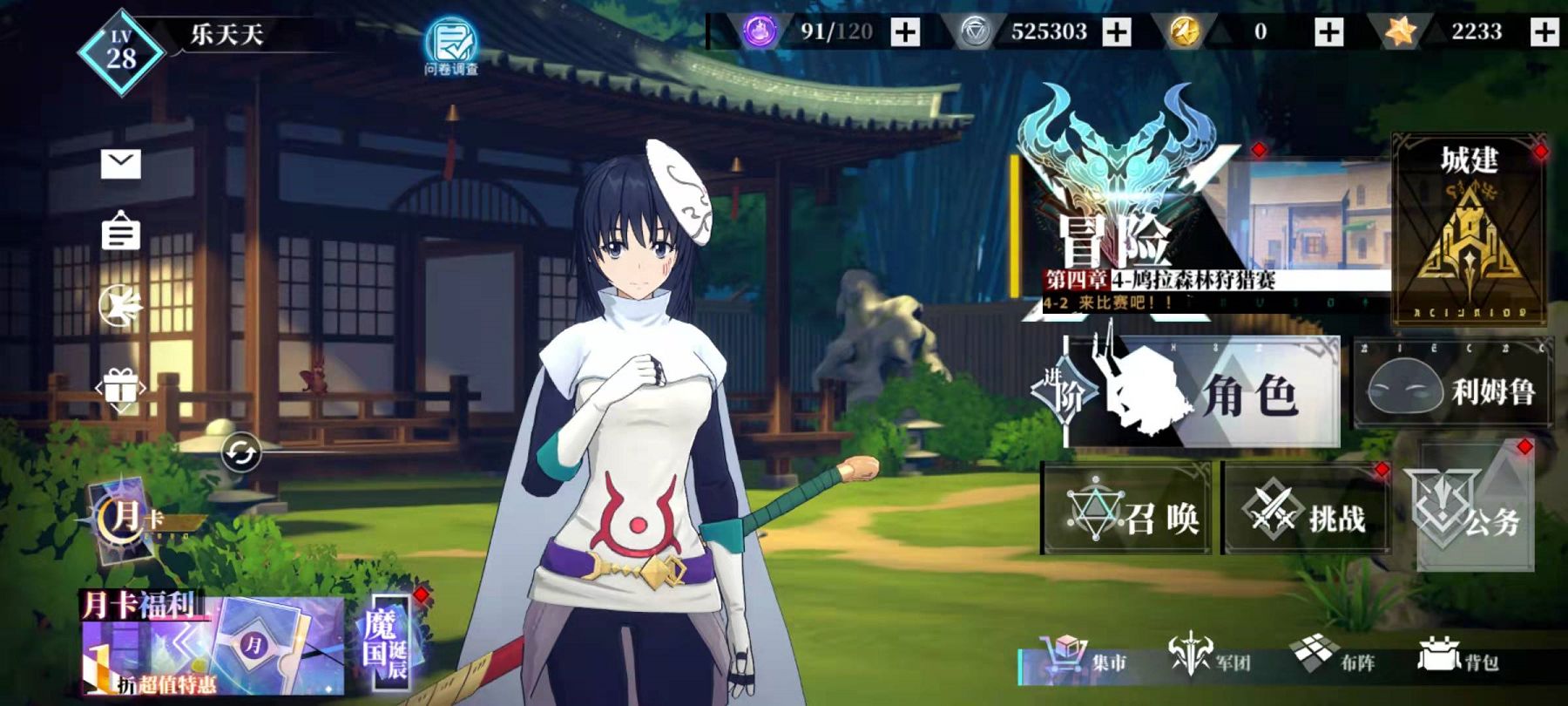Screen dimensions: 1568x706
Task: Open the 城建 city building panel
Action: (1469, 228)
